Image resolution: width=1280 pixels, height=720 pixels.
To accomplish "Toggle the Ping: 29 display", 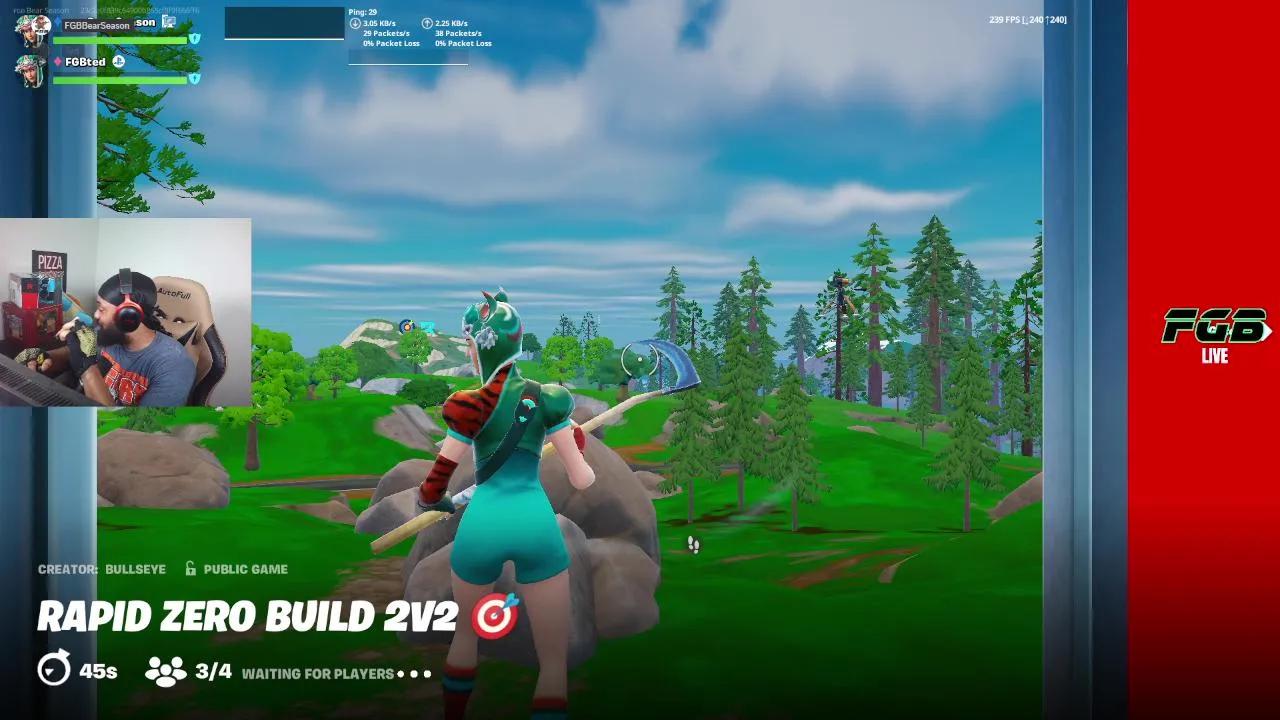I will (x=365, y=11).
